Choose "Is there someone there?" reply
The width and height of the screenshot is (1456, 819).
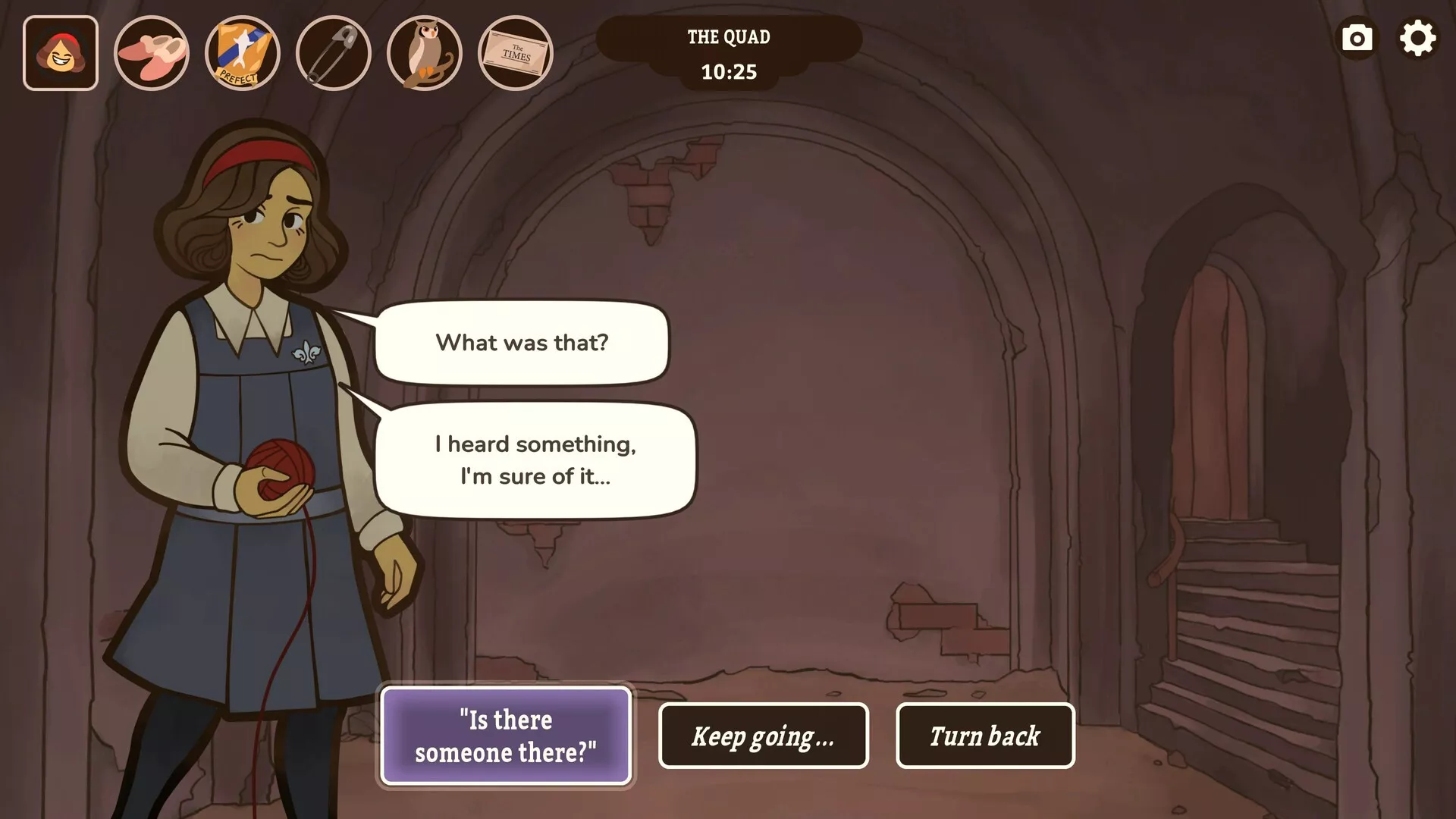506,735
